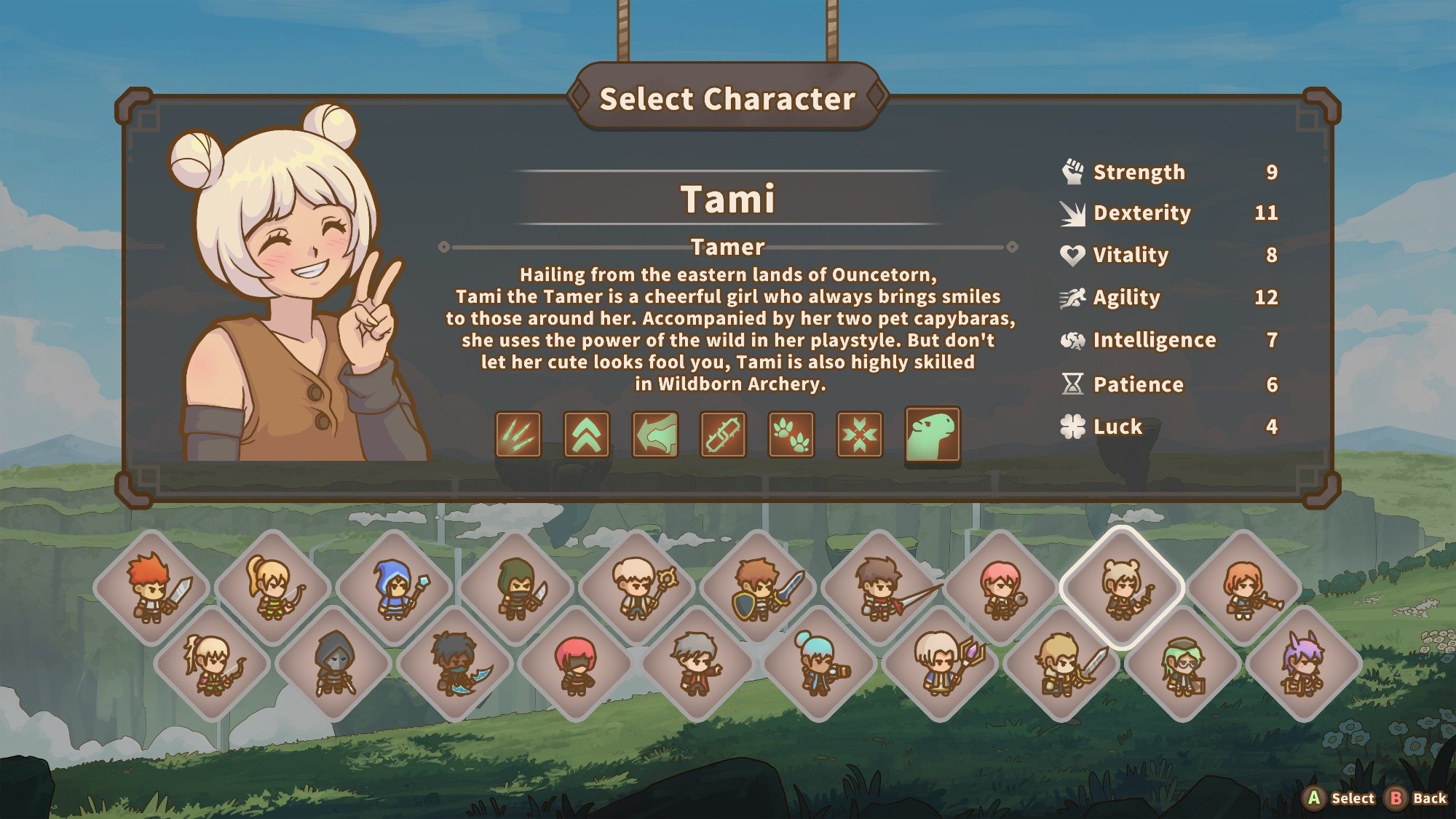Inspect the double chevron up skill icon

[587, 435]
